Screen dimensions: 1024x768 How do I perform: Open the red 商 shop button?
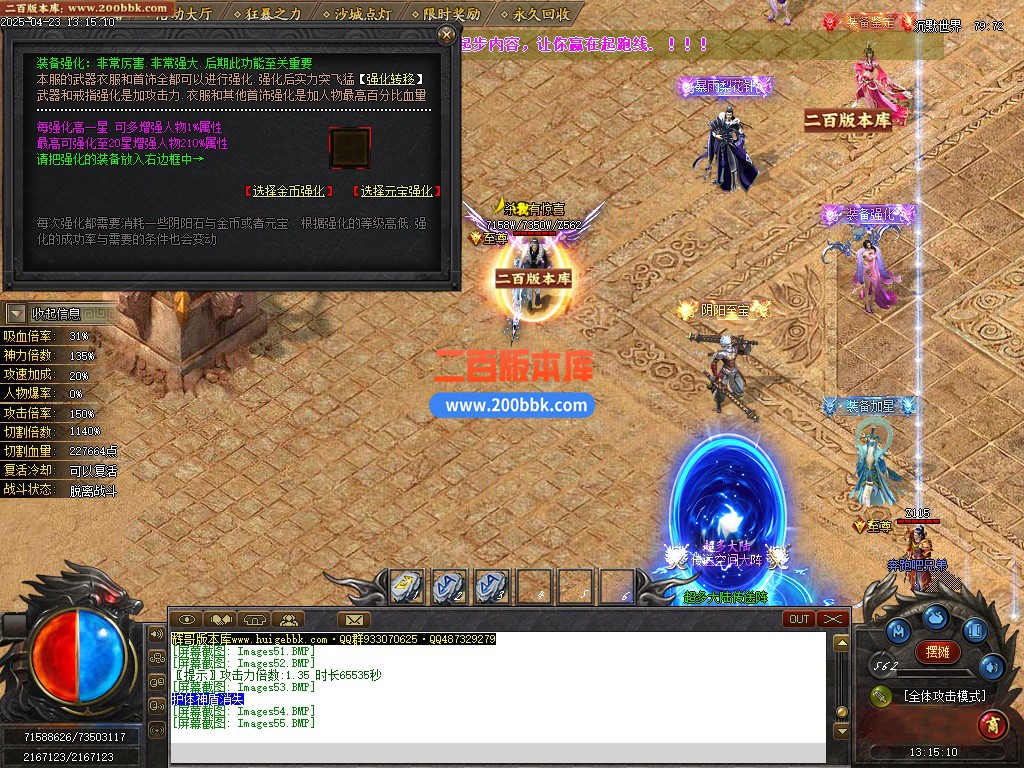point(992,722)
